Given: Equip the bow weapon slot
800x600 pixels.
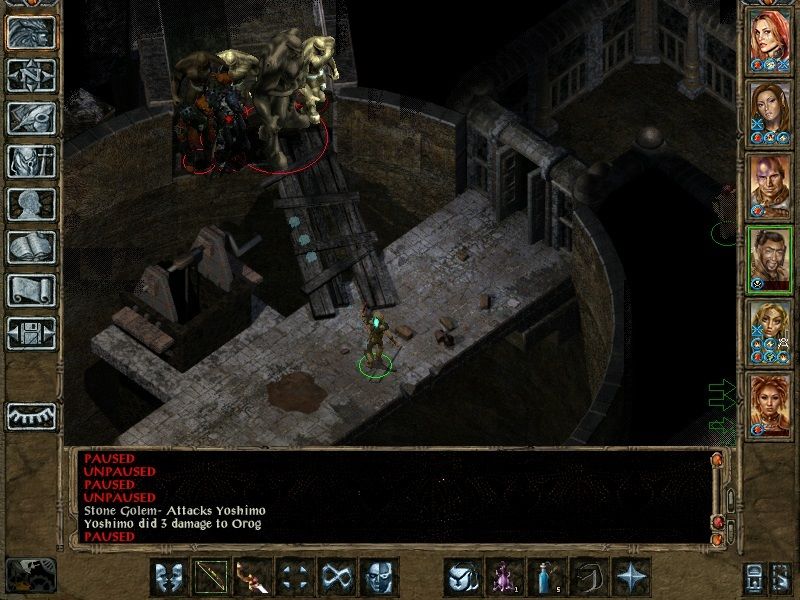Looking at the screenshot, I should (209, 577).
